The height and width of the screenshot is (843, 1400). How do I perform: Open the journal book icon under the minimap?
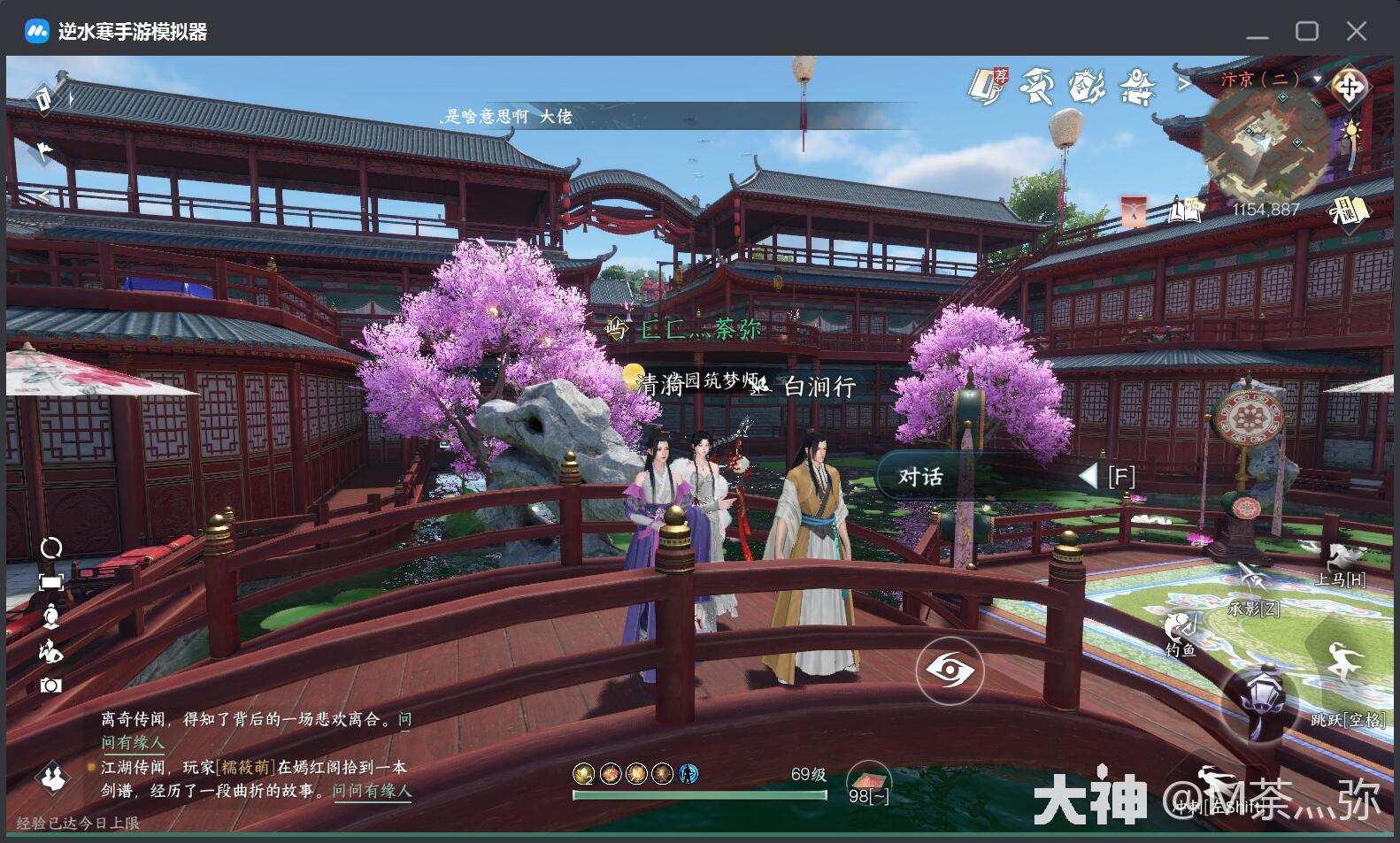click(1183, 212)
